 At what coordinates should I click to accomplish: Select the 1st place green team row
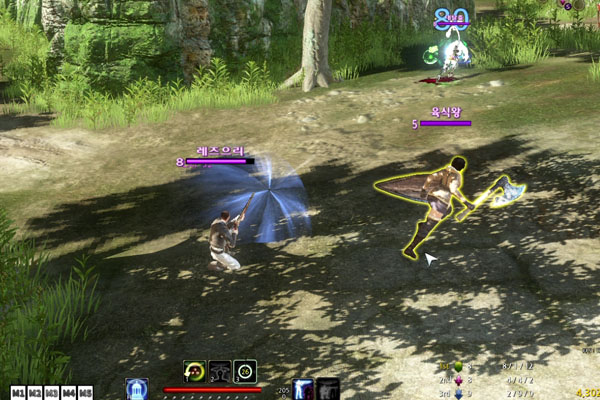pos(490,367)
